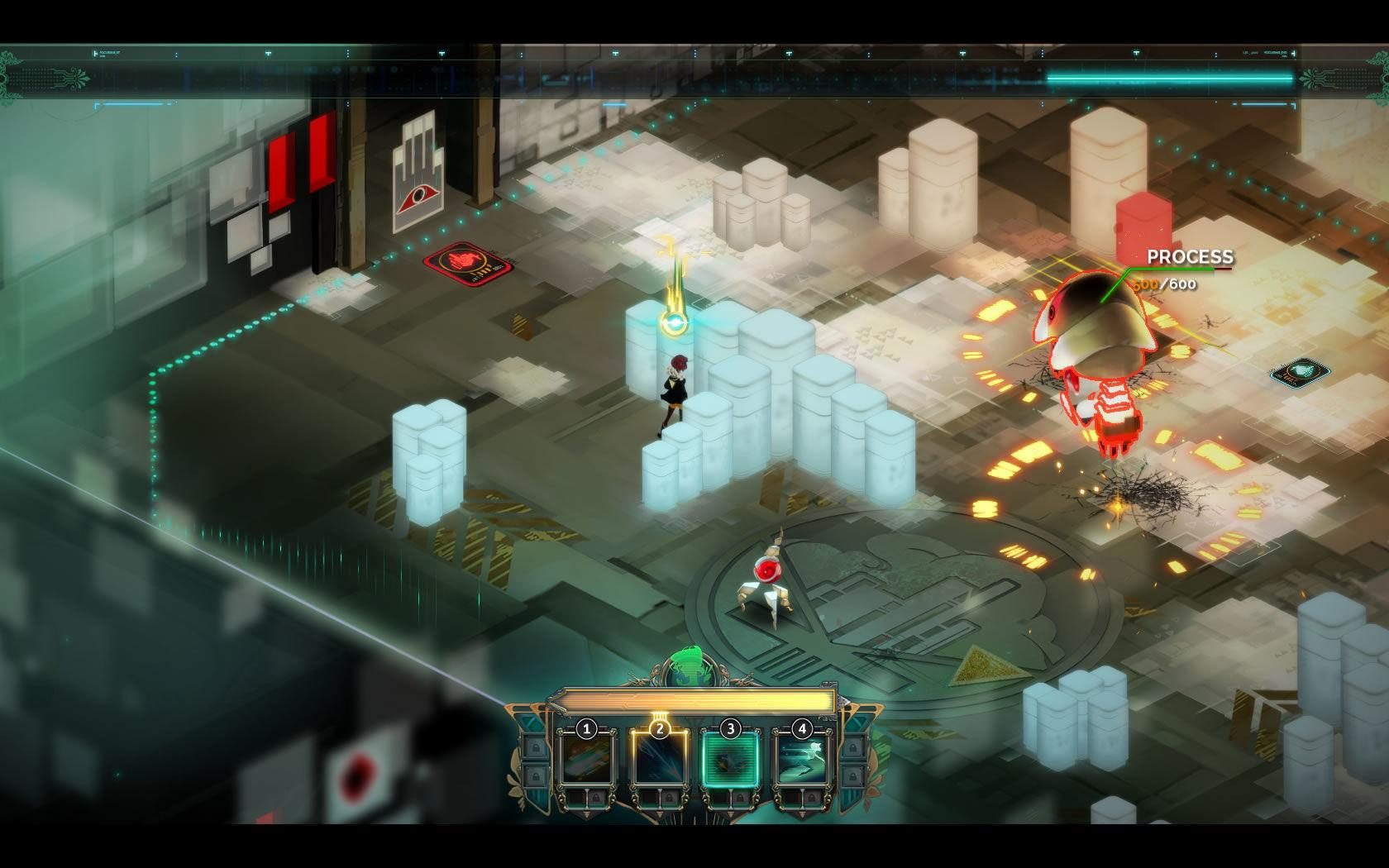Select the teal ability in slot 3
The height and width of the screenshot is (868, 1389).
pyautogui.click(x=731, y=758)
